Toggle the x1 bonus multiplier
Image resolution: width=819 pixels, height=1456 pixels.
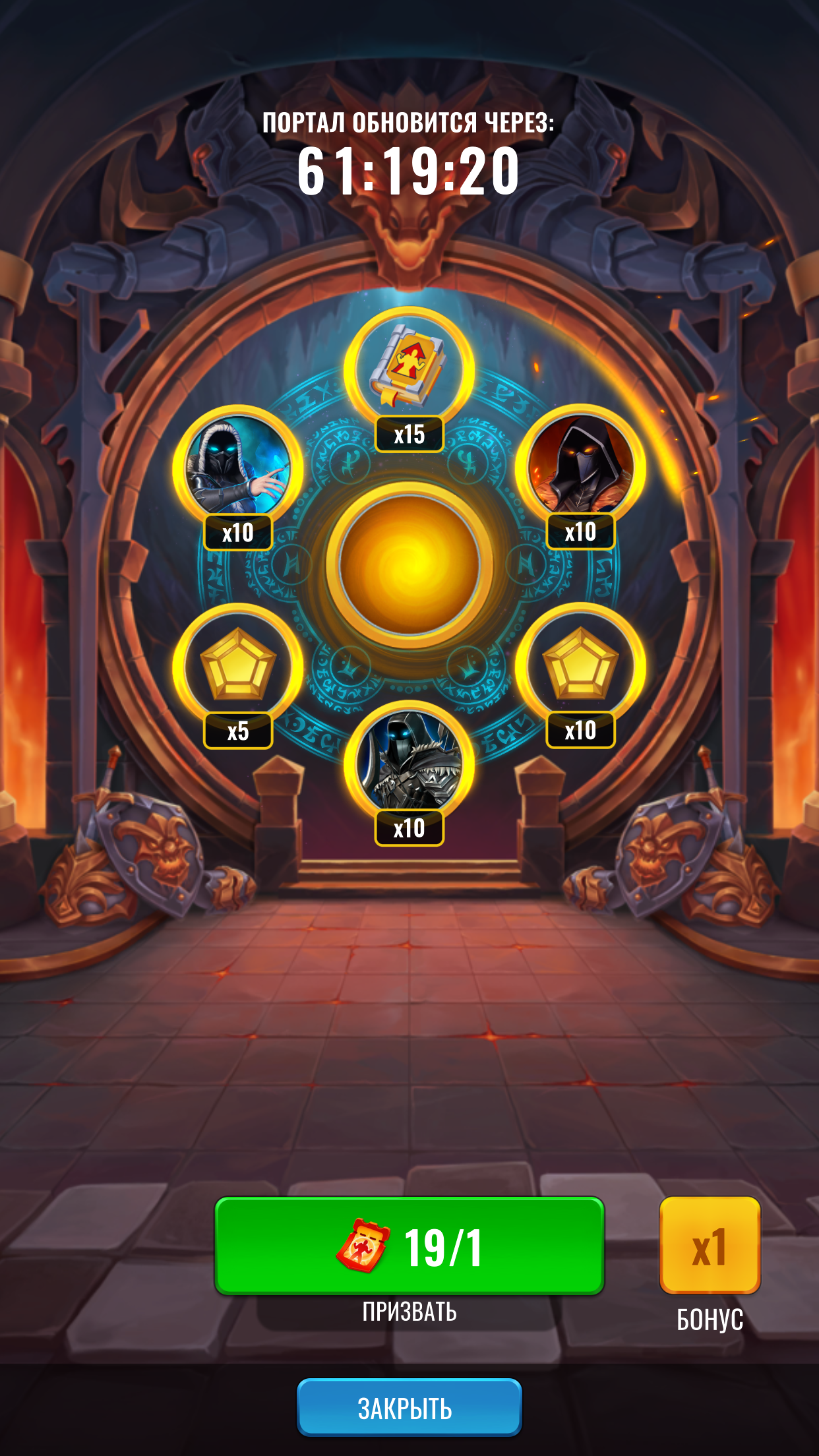(x=710, y=1246)
